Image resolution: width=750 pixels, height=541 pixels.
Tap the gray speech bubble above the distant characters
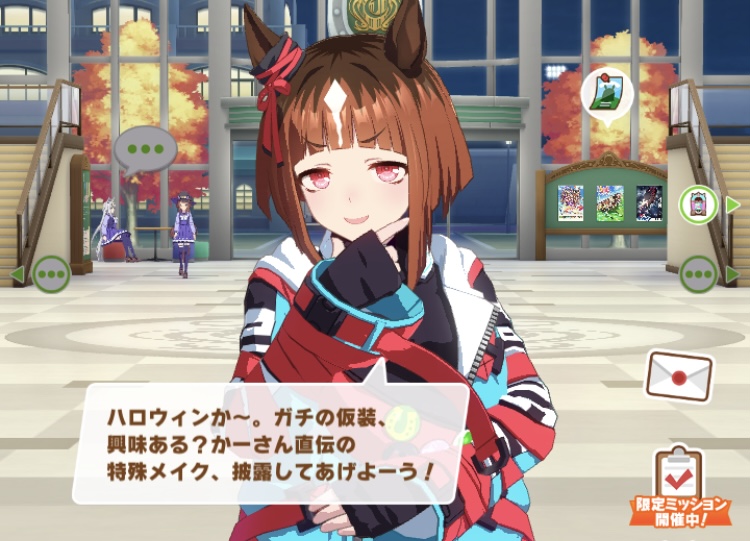pyautogui.click(x=145, y=150)
